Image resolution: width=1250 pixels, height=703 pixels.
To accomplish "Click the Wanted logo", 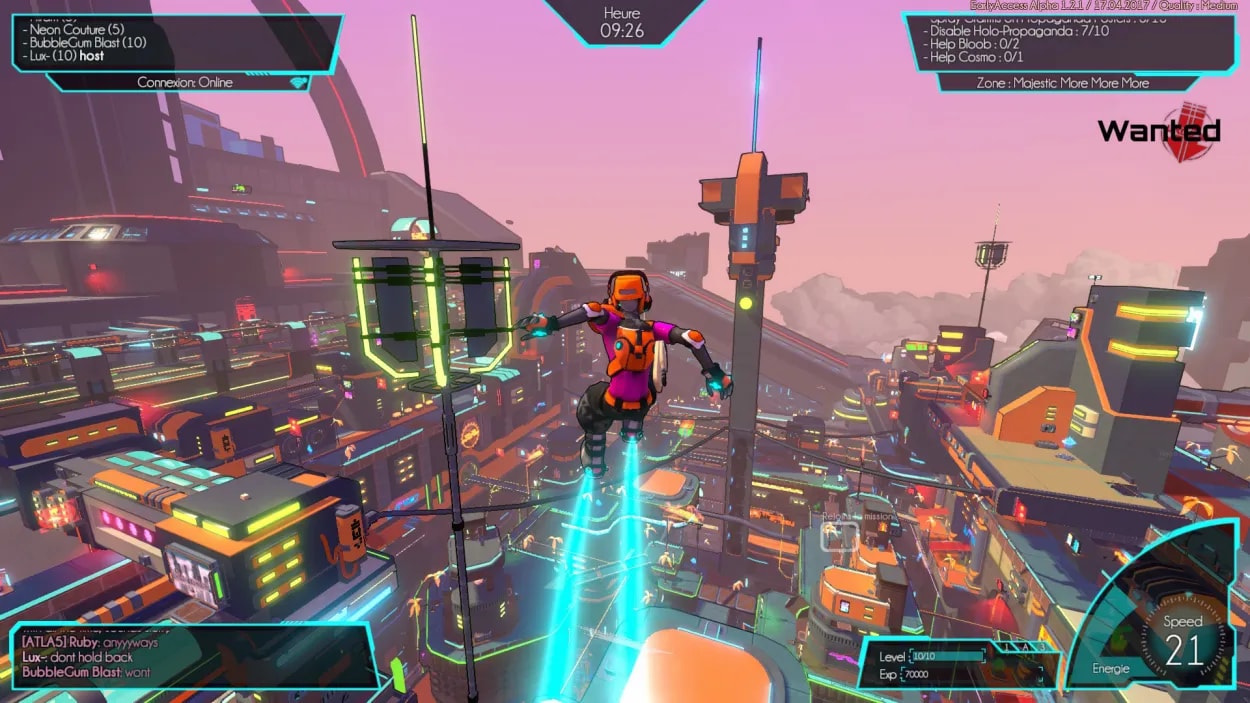I will pyautogui.click(x=1160, y=131).
